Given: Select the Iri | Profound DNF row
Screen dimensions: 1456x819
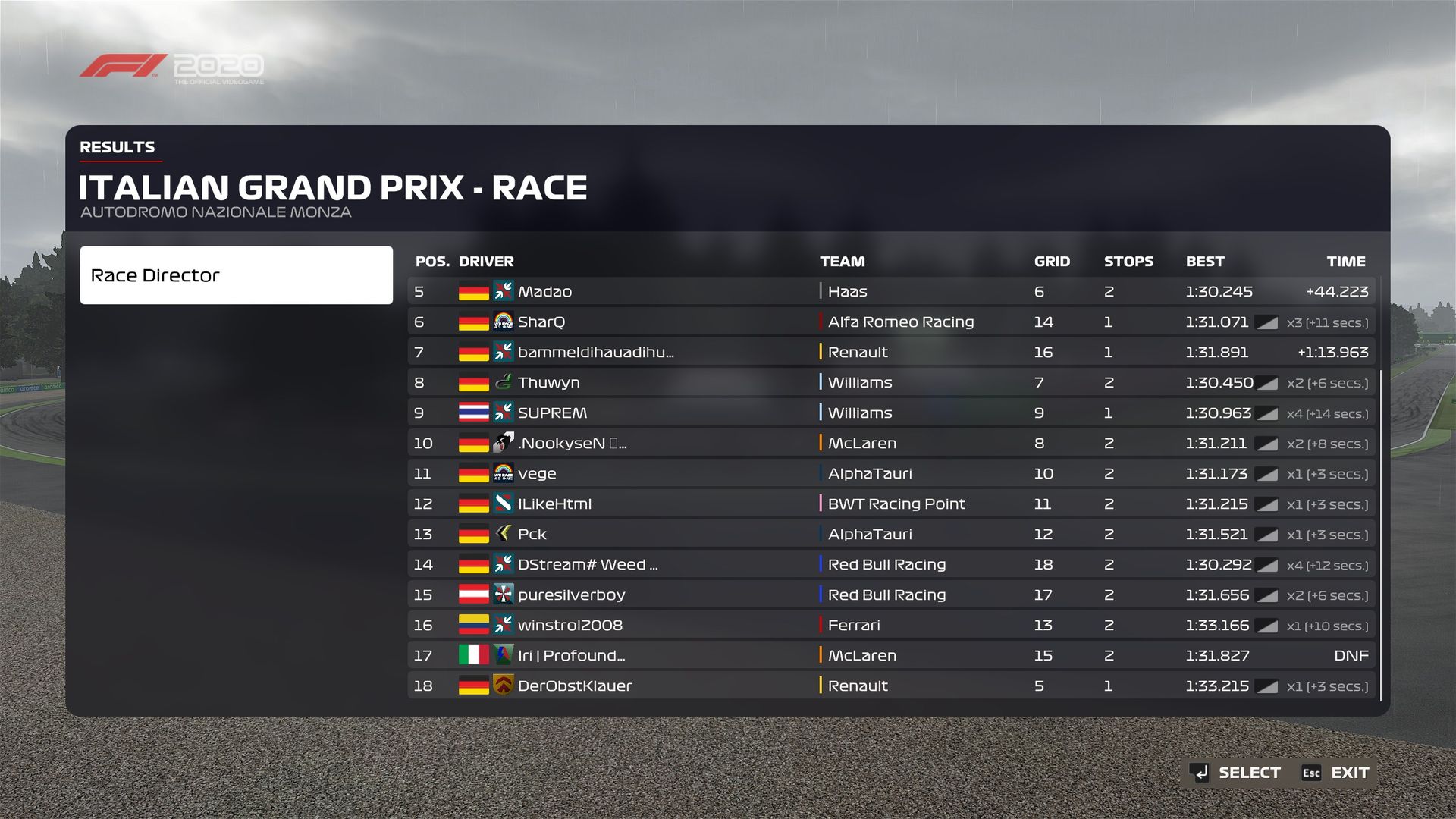Looking at the screenshot, I should (x=891, y=655).
